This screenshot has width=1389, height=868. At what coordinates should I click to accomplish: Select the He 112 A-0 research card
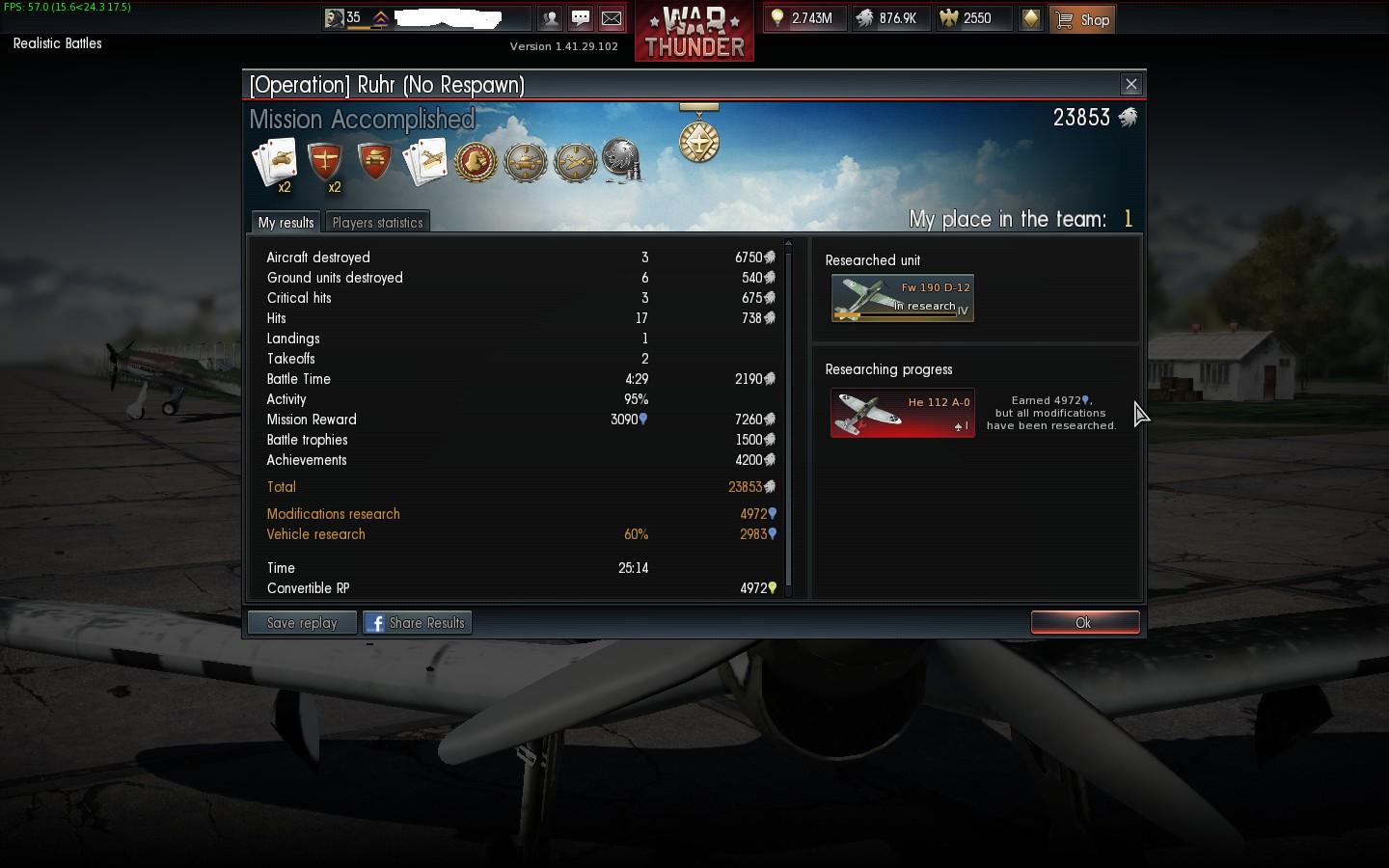902,413
